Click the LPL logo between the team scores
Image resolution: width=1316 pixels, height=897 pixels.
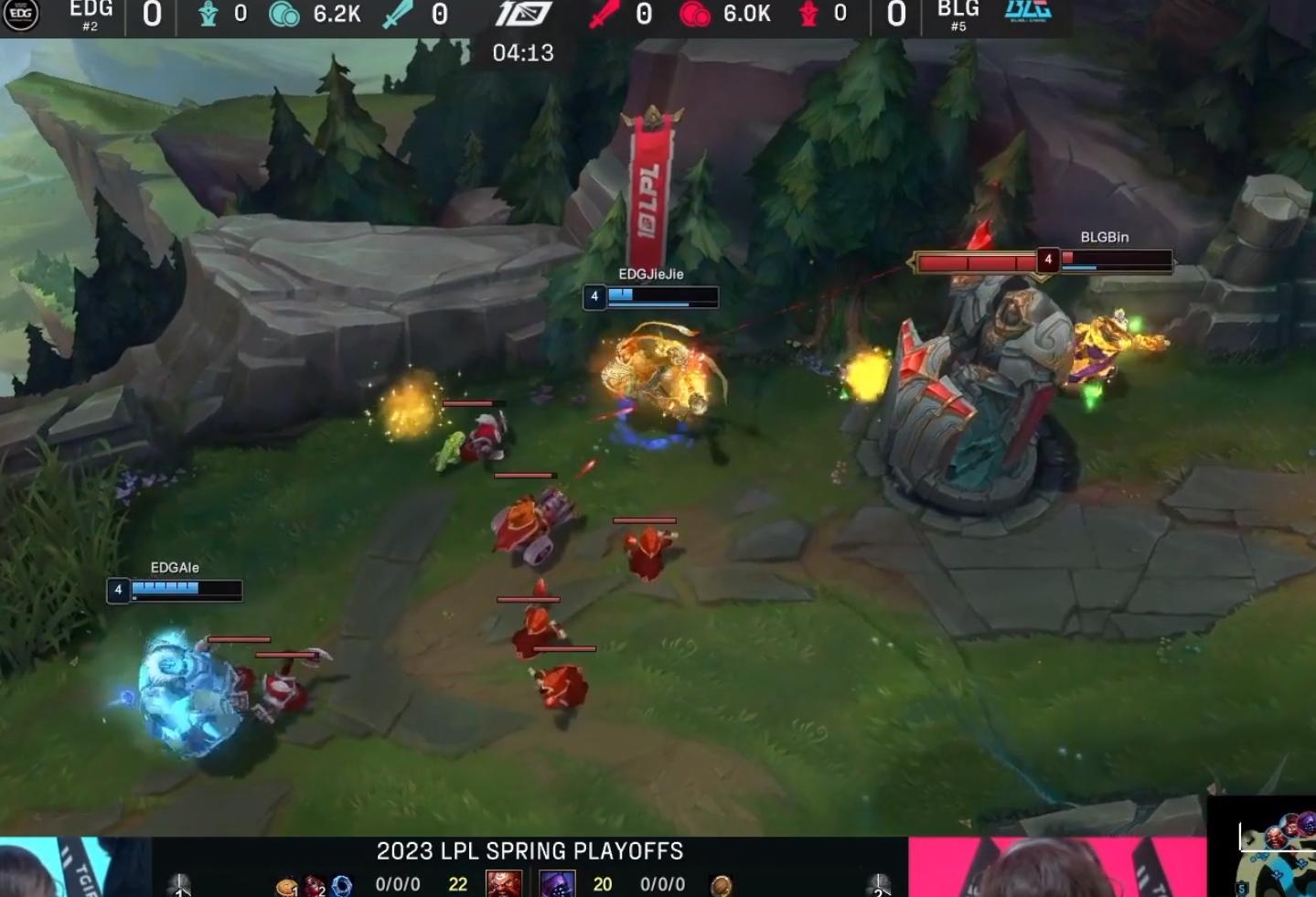[523, 14]
